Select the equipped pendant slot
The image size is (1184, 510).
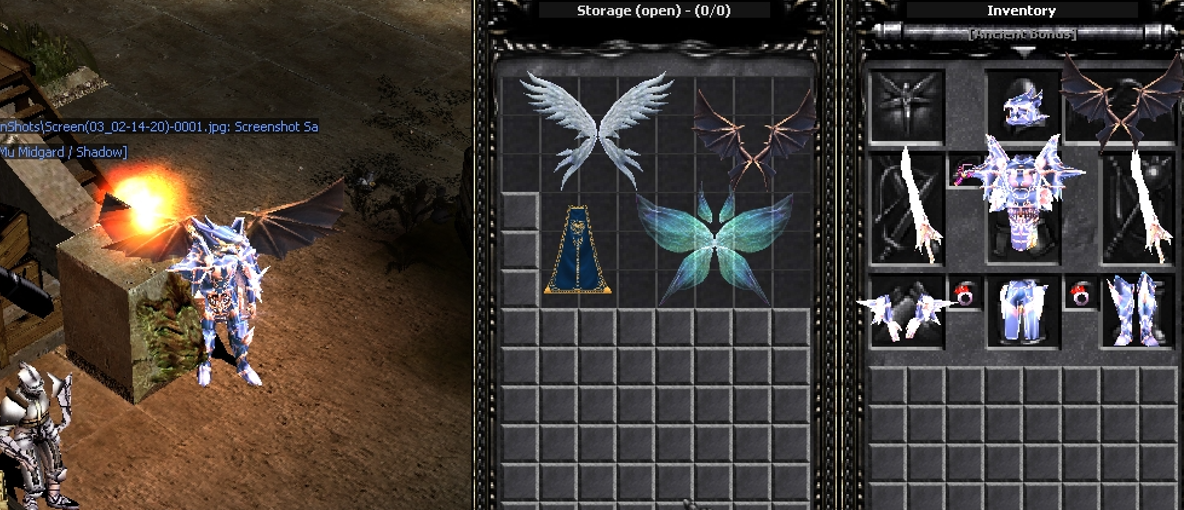click(968, 172)
